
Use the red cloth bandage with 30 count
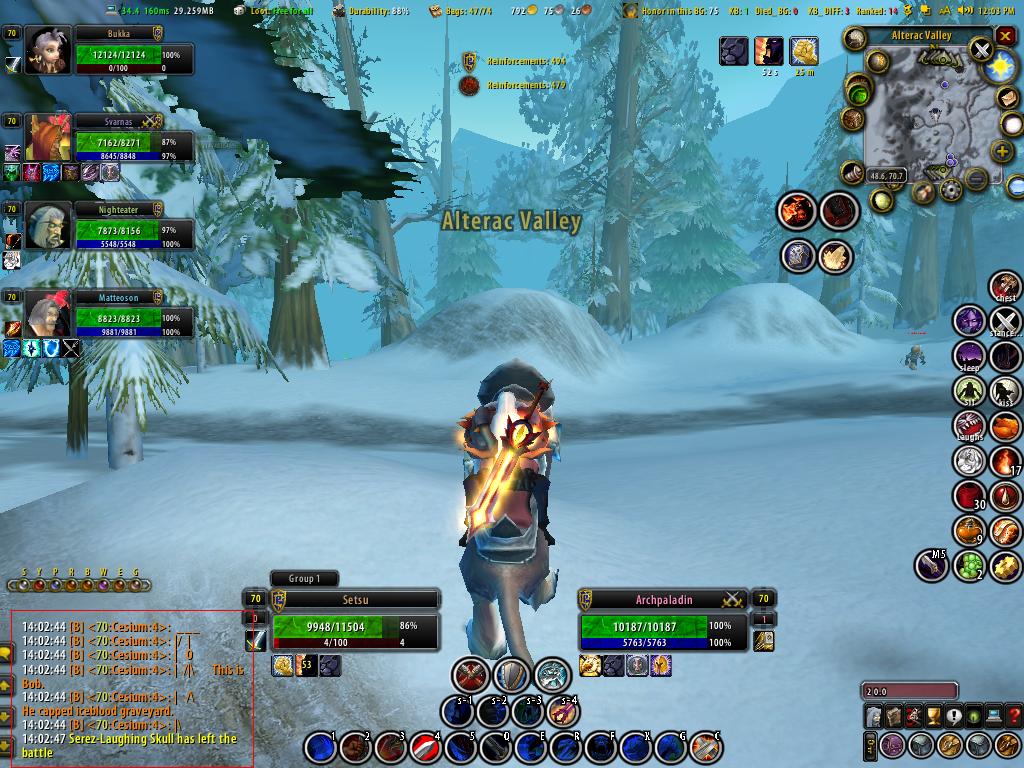coord(969,496)
